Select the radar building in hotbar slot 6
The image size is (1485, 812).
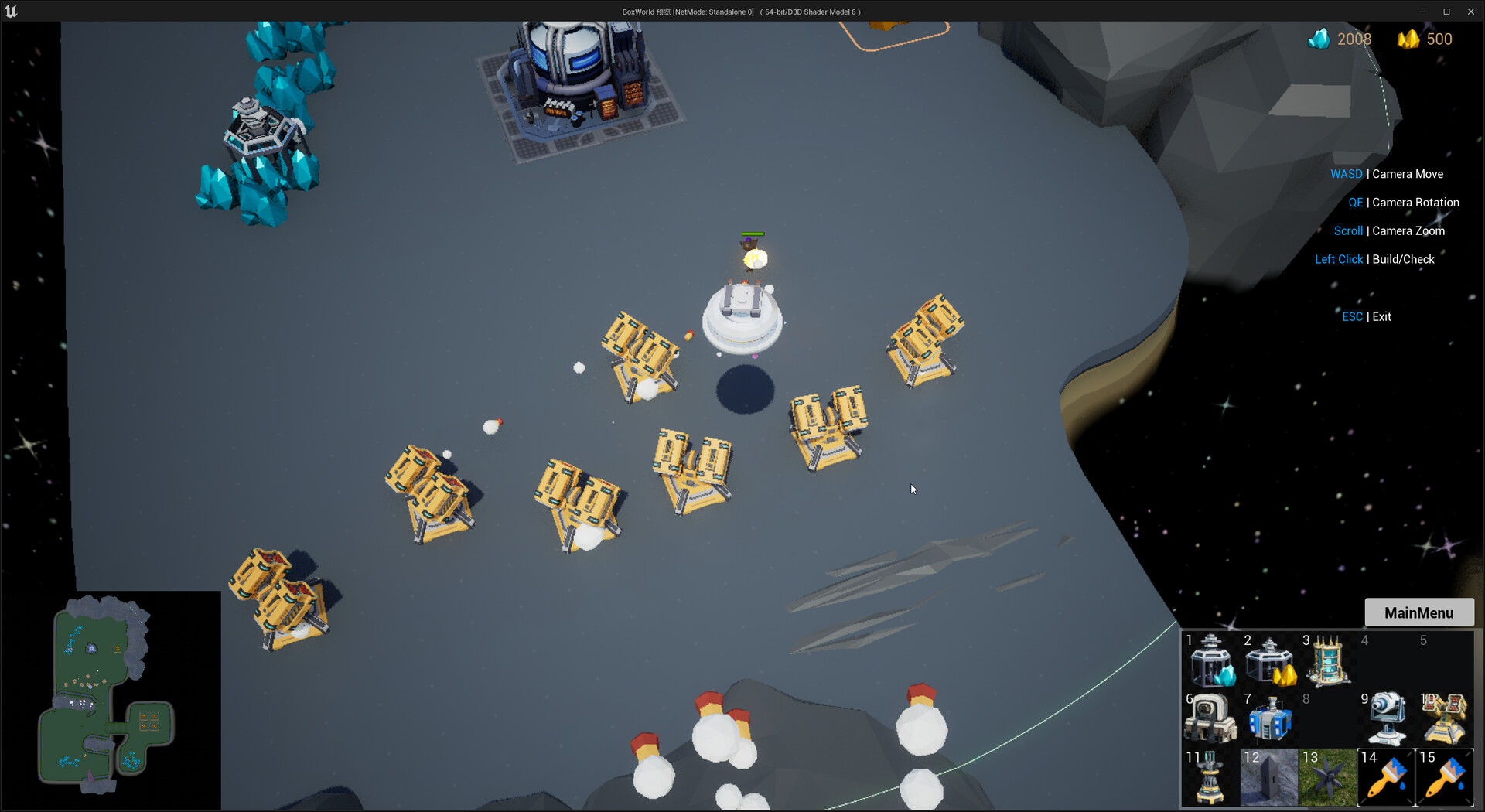(x=1210, y=719)
